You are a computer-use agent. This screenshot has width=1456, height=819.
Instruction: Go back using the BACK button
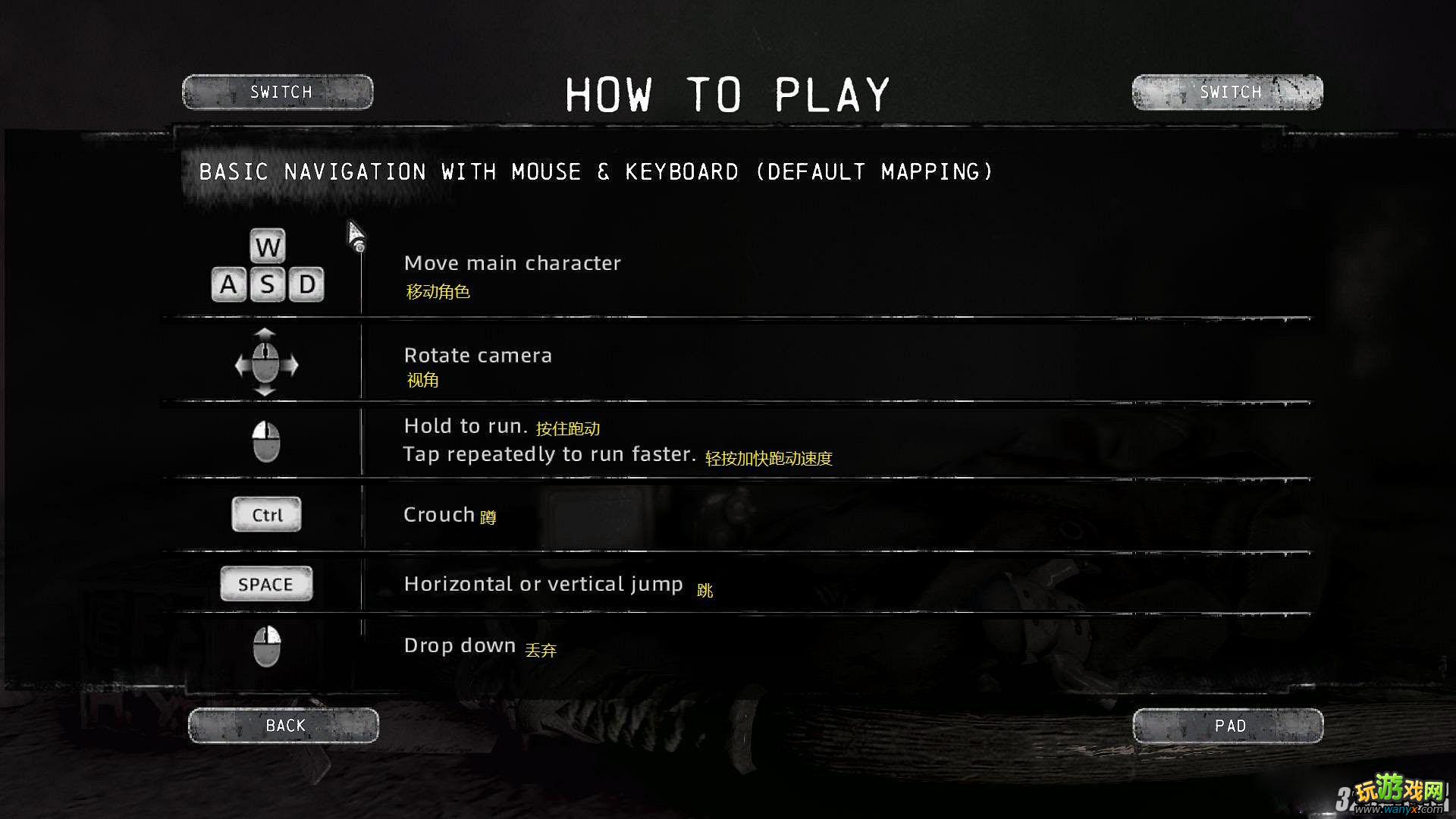(284, 726)
